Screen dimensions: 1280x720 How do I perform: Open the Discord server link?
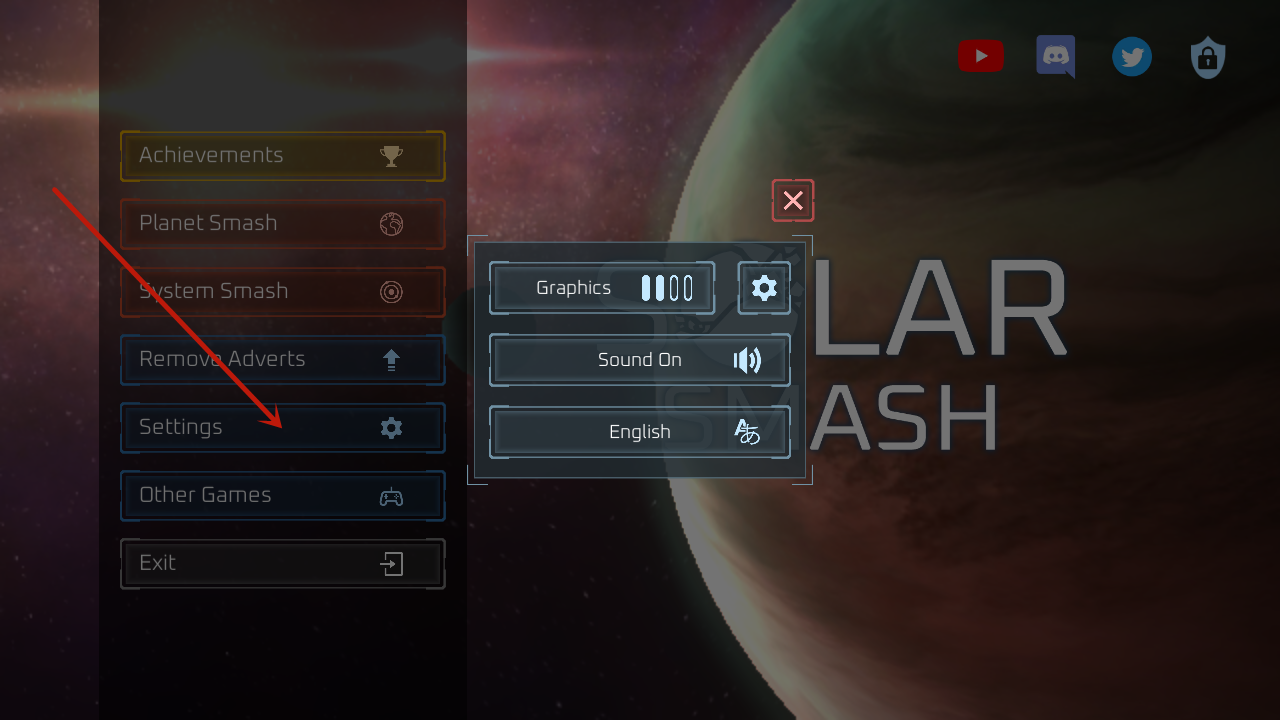tap(1056, 56)
